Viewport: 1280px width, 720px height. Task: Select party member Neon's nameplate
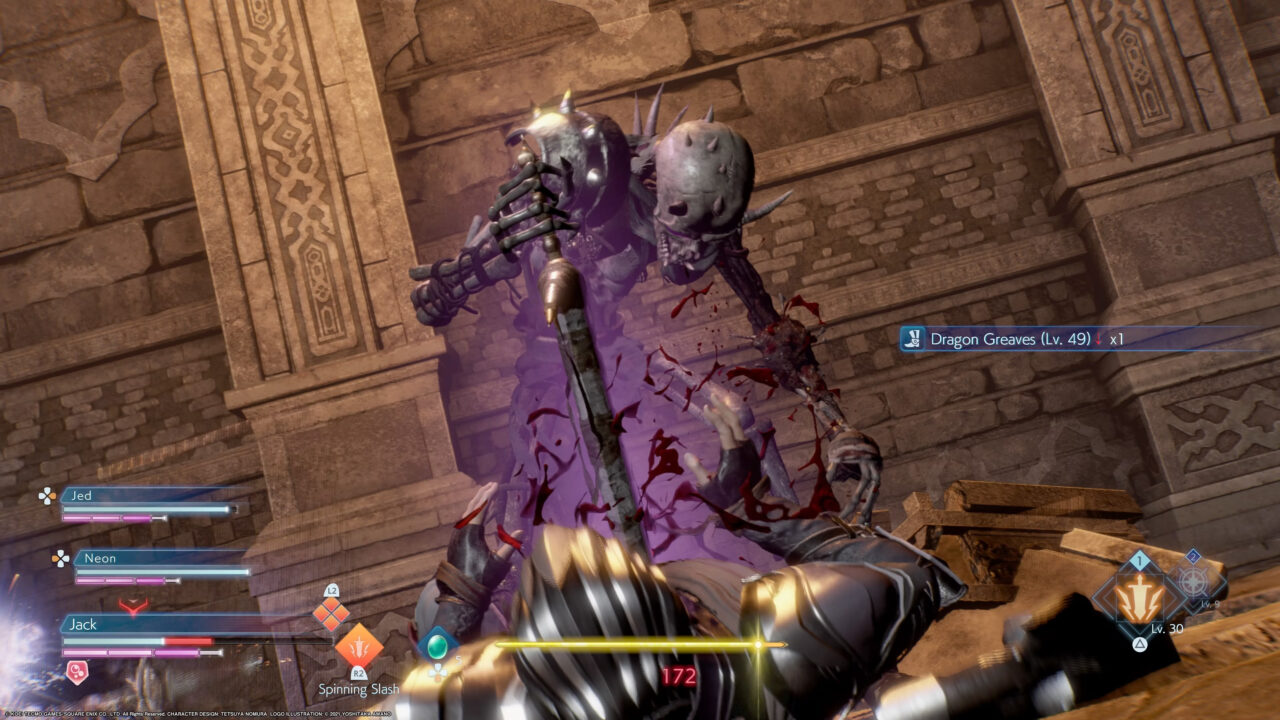100,558
